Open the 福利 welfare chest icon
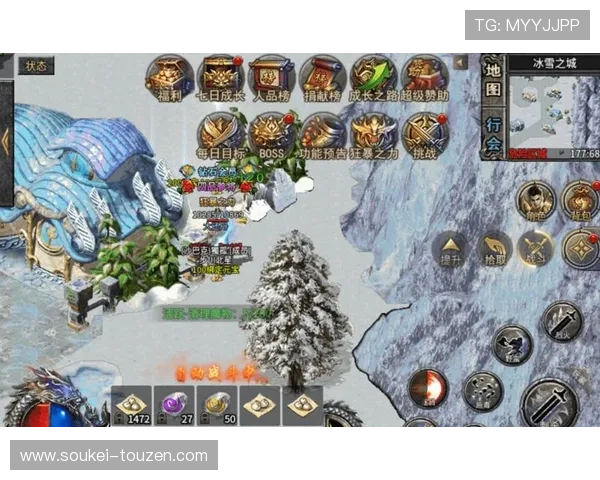This screenshot has width=600, height=480. 169,77
